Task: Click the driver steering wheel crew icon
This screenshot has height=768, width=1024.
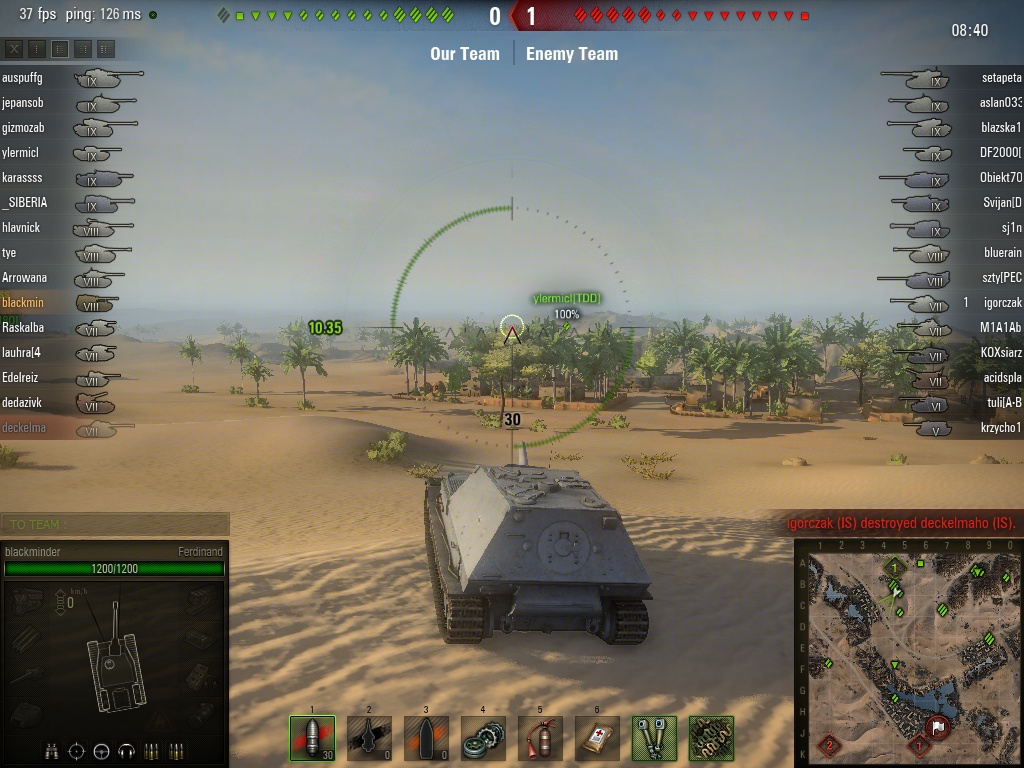Action: [x=101, y=751]
